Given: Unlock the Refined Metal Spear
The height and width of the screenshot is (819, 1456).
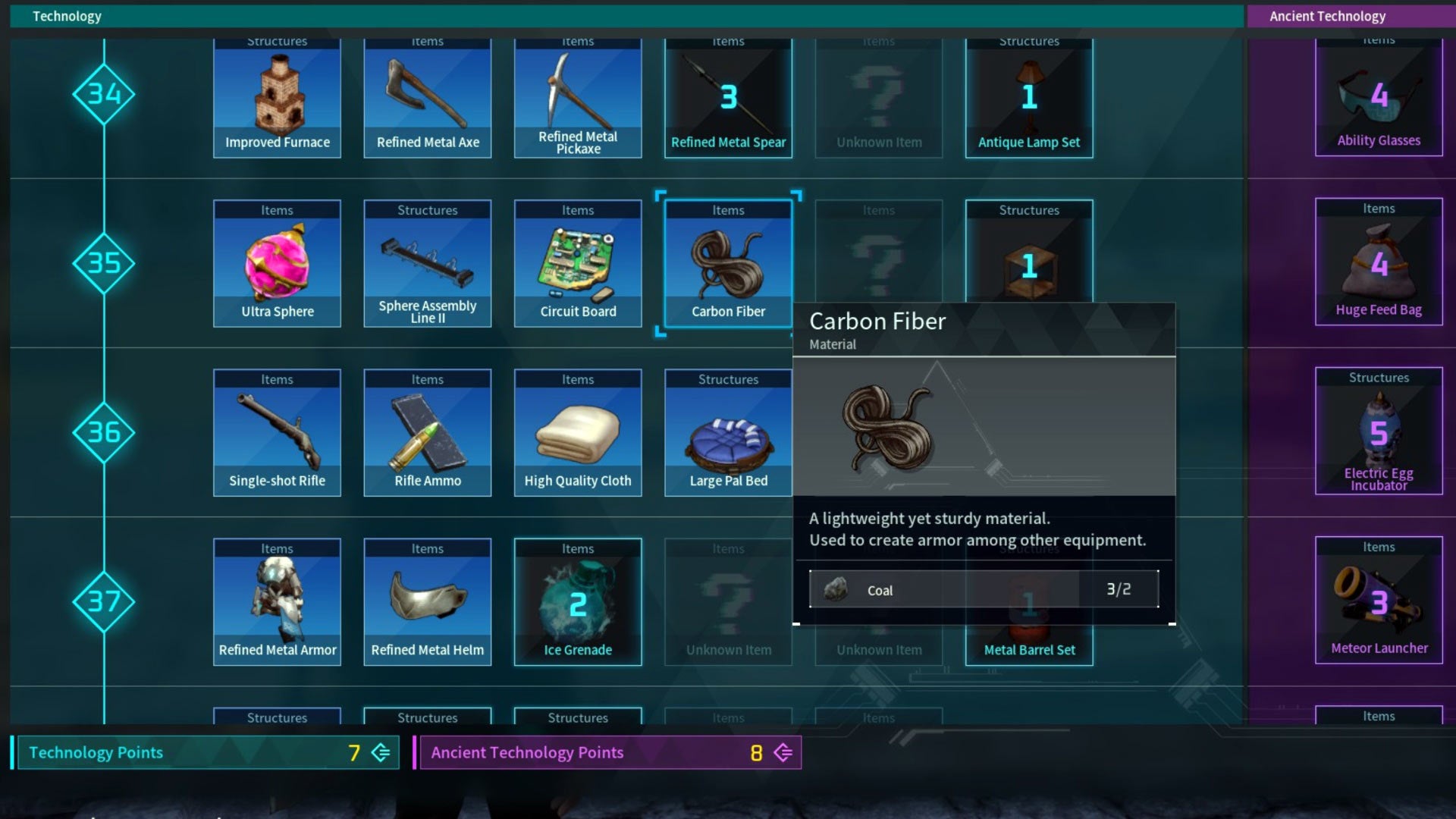Looking at the screenshot, I should pos(728,99).
